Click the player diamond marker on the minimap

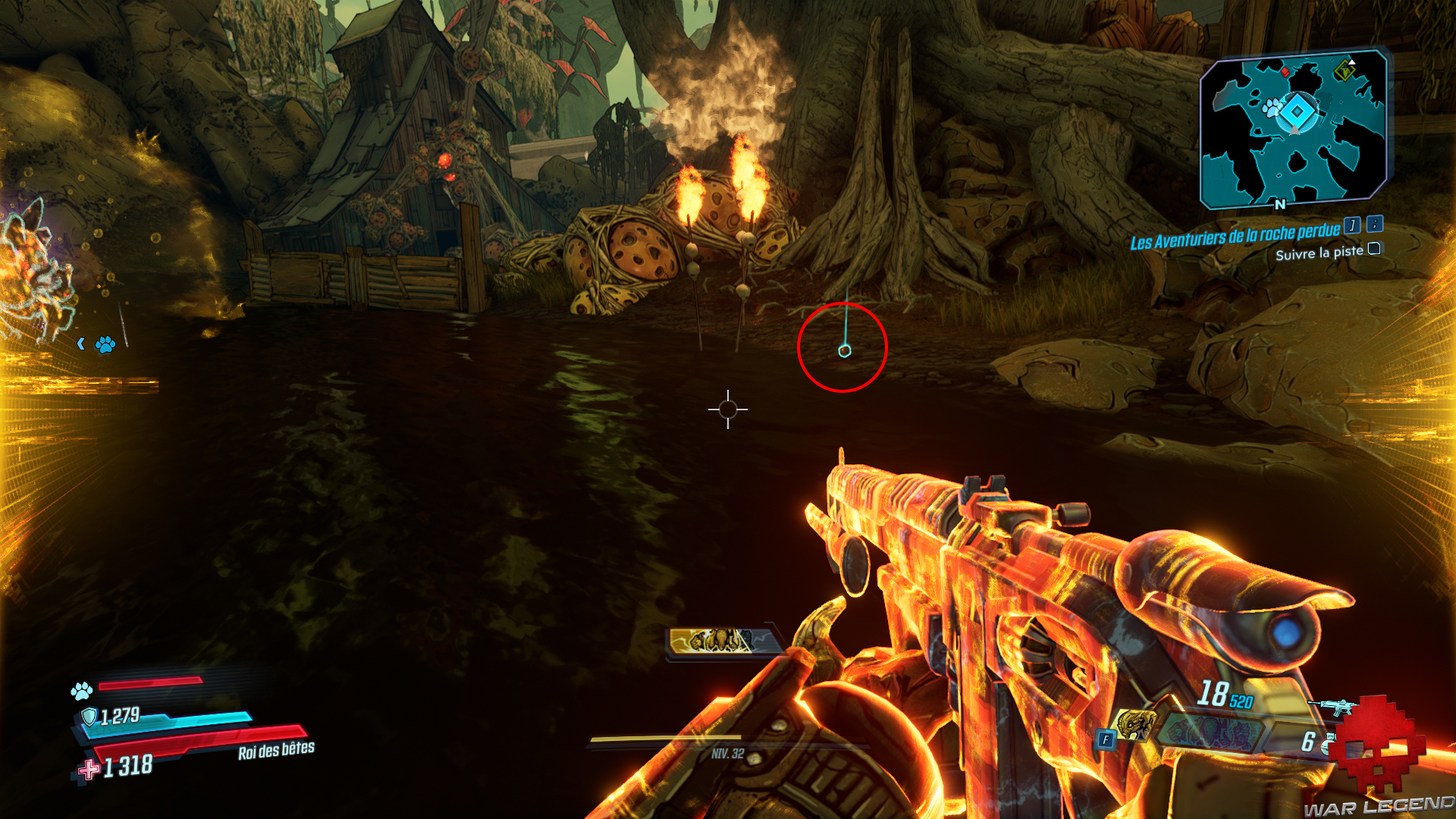click(1296, 111)
